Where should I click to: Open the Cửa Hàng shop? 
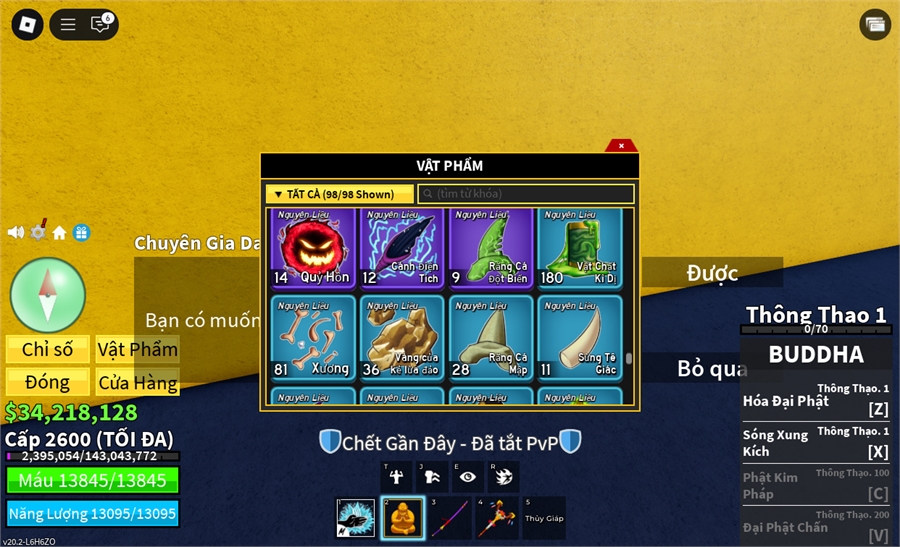point(137,382)
